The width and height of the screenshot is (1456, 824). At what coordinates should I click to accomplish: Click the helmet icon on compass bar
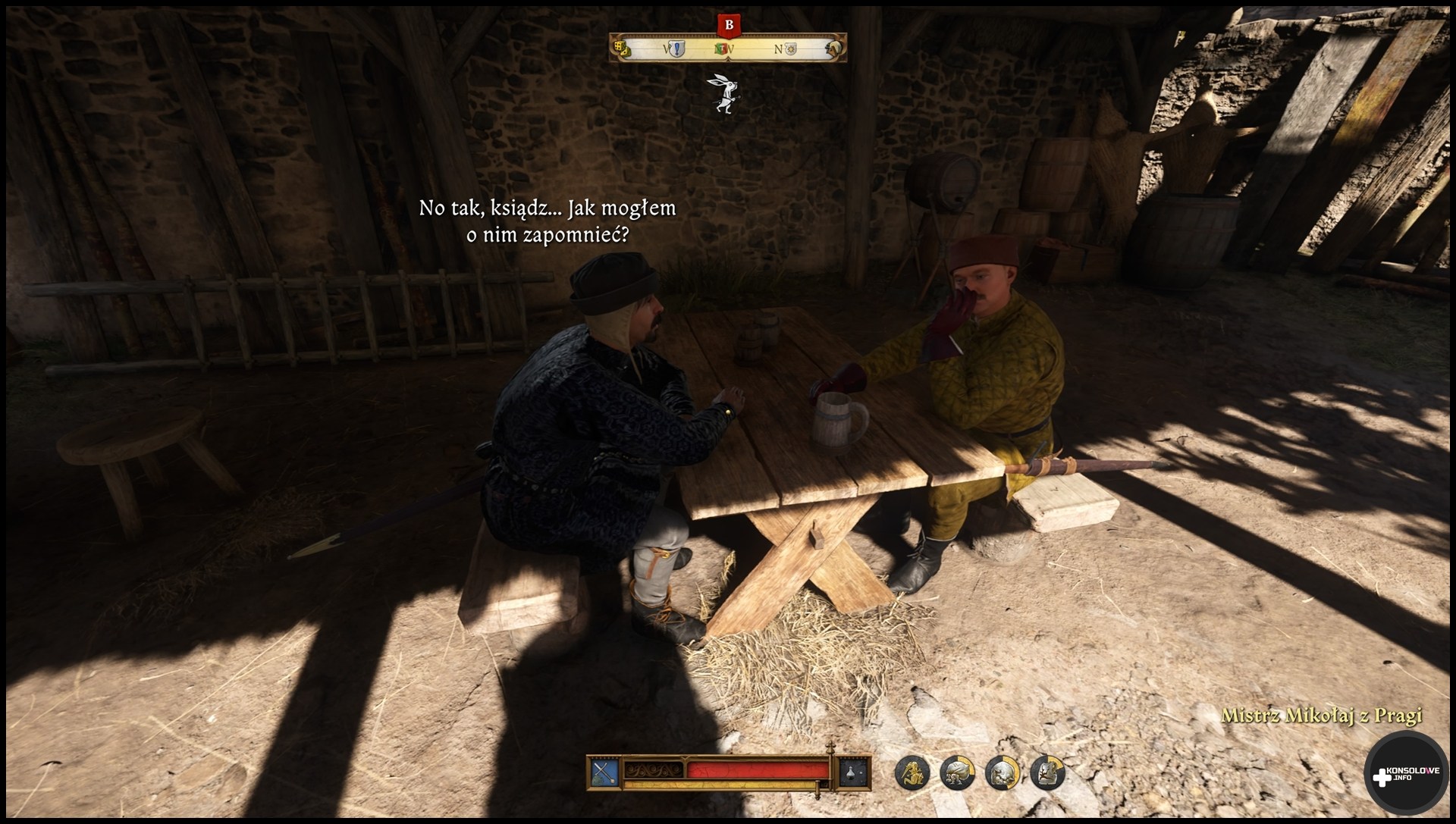(x=834, y=49)
